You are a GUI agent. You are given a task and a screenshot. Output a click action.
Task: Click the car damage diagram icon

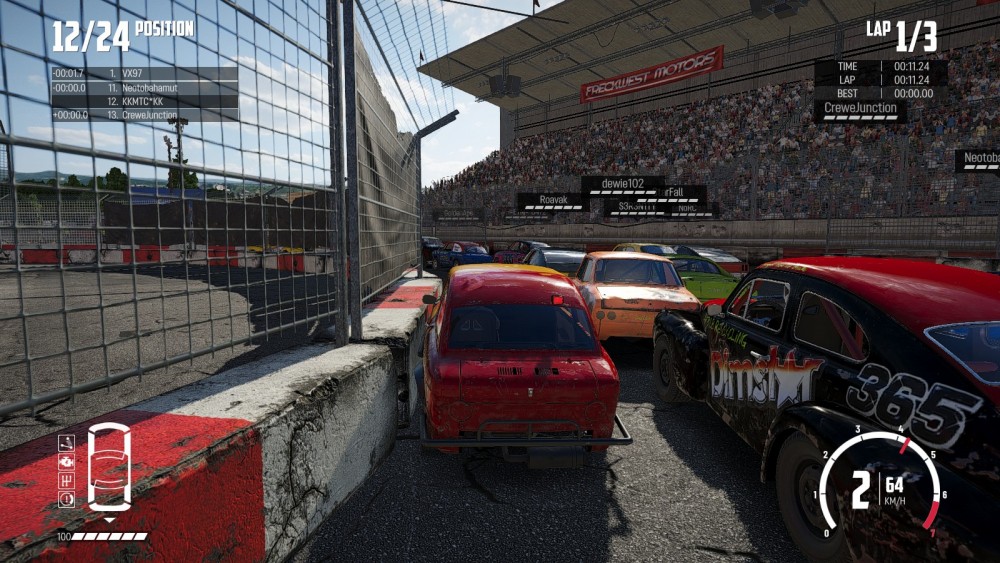point(109,467)
